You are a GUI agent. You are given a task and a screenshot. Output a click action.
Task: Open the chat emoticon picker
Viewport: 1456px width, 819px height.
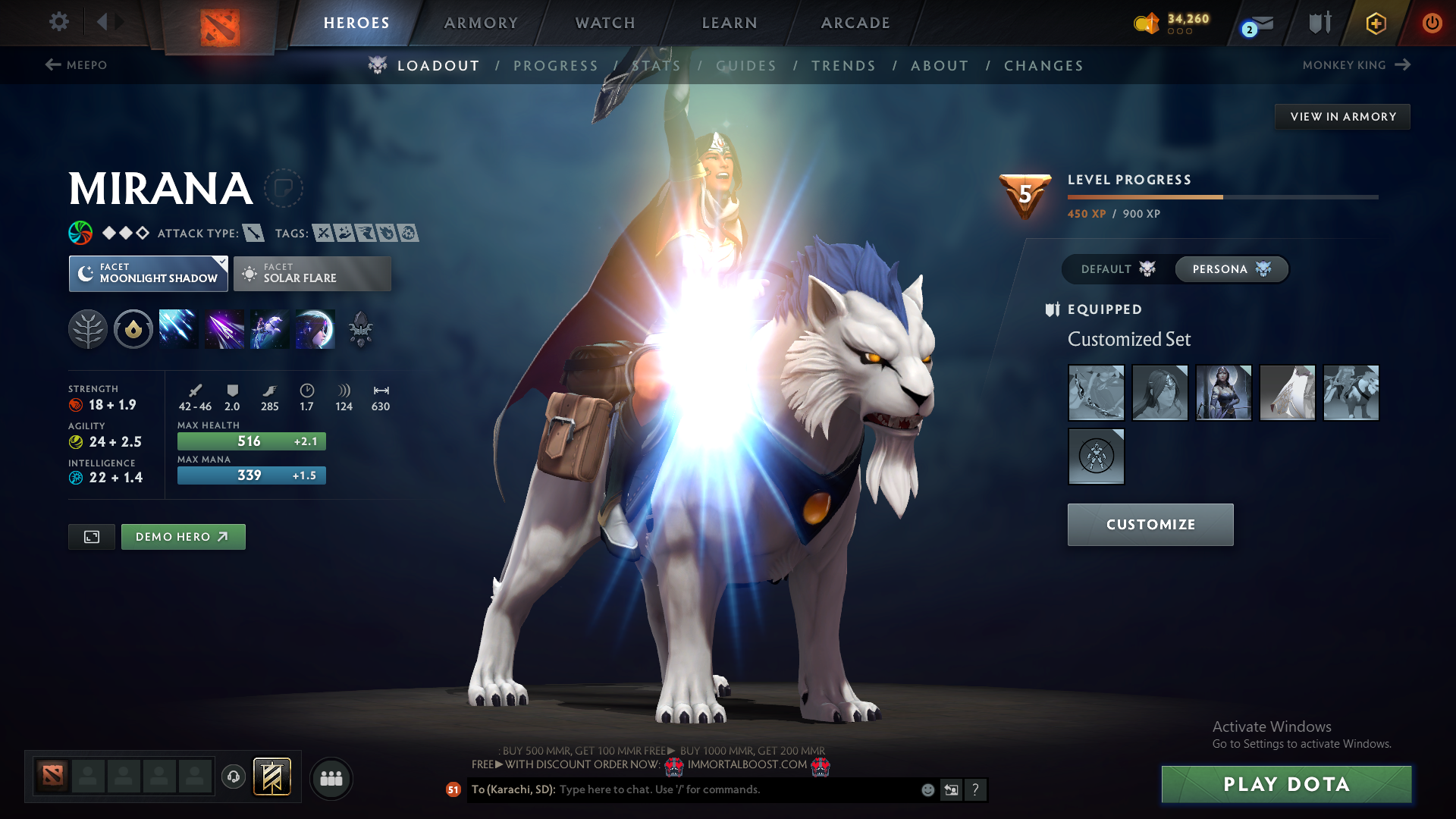pos(927,789)
